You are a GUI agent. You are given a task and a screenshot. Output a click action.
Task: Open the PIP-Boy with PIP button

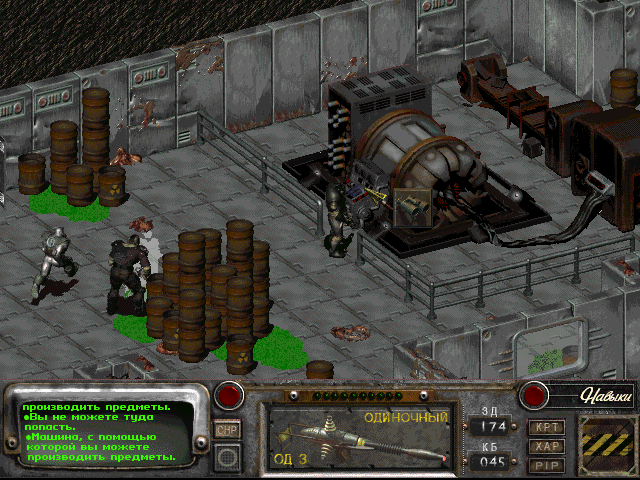tap(547, 464)
